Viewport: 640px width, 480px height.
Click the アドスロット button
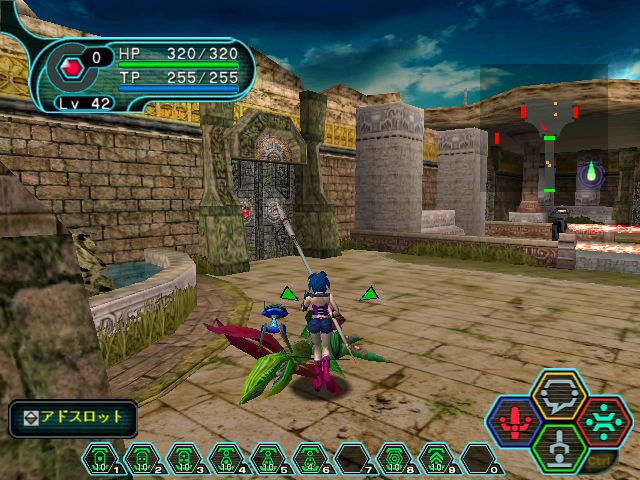73,417
